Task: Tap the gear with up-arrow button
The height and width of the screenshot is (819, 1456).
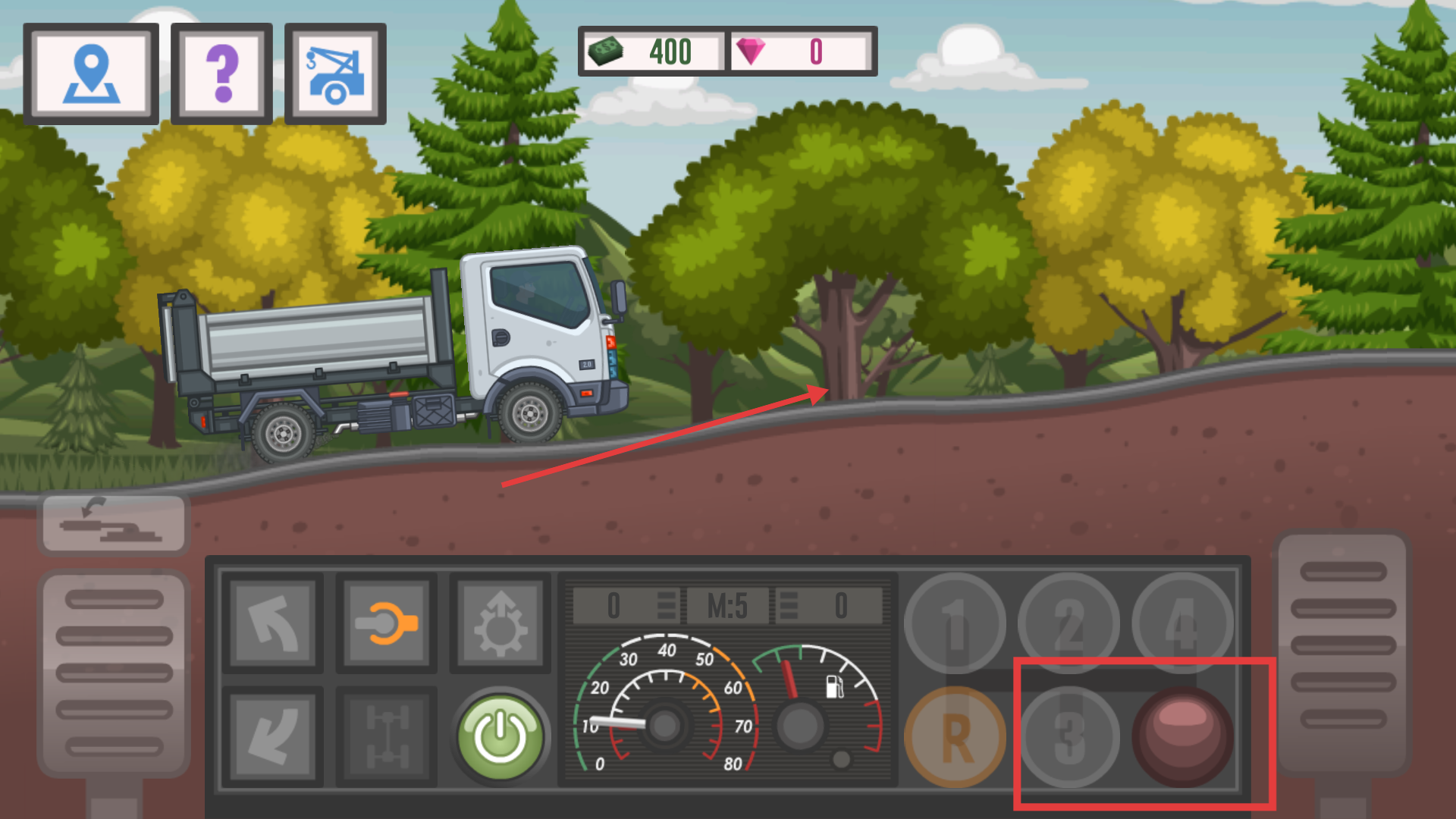Action: point(500,623)
